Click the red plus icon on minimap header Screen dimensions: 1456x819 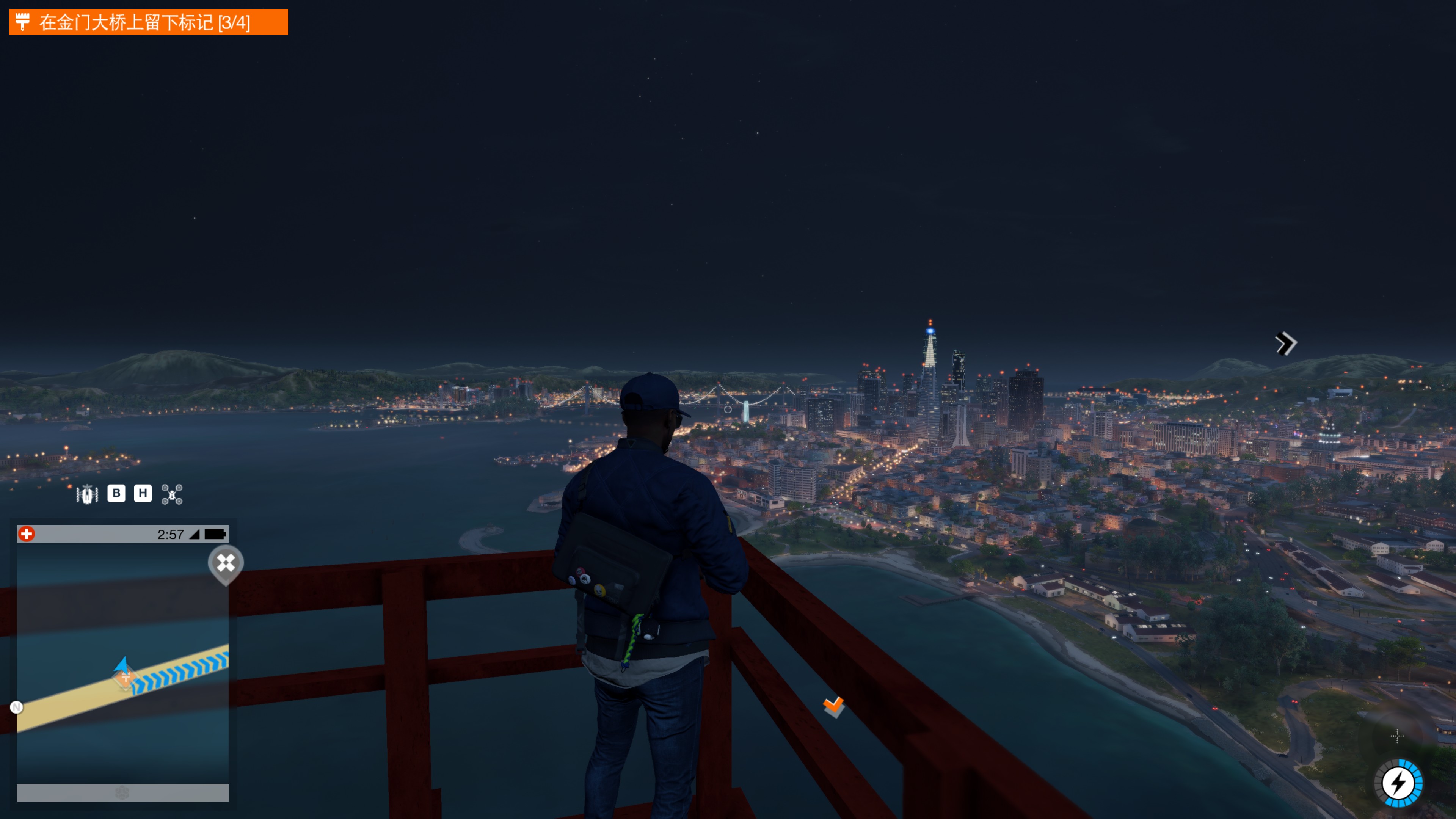(27, 534)
